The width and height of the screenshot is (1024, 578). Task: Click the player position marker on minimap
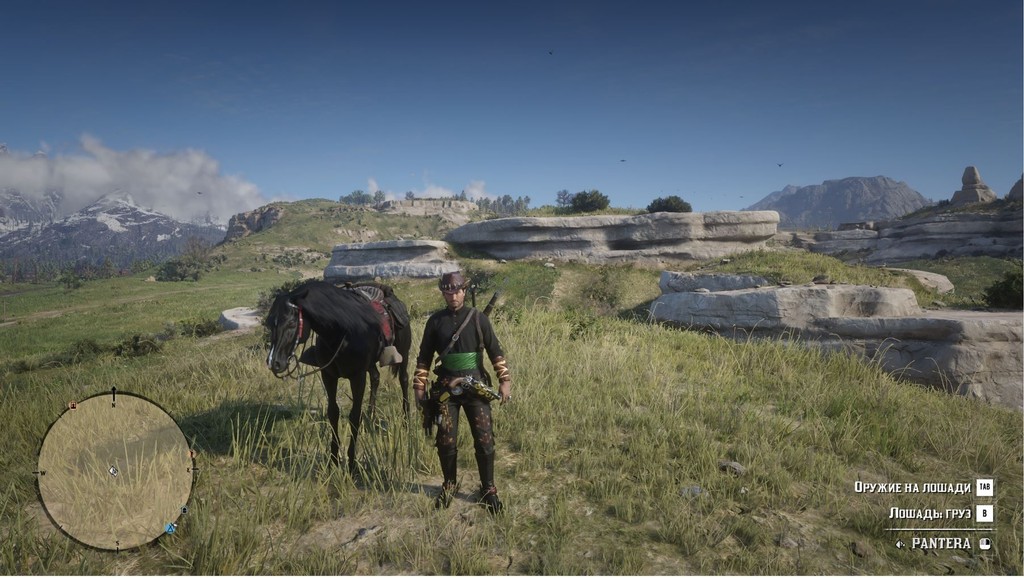point(114,470)
